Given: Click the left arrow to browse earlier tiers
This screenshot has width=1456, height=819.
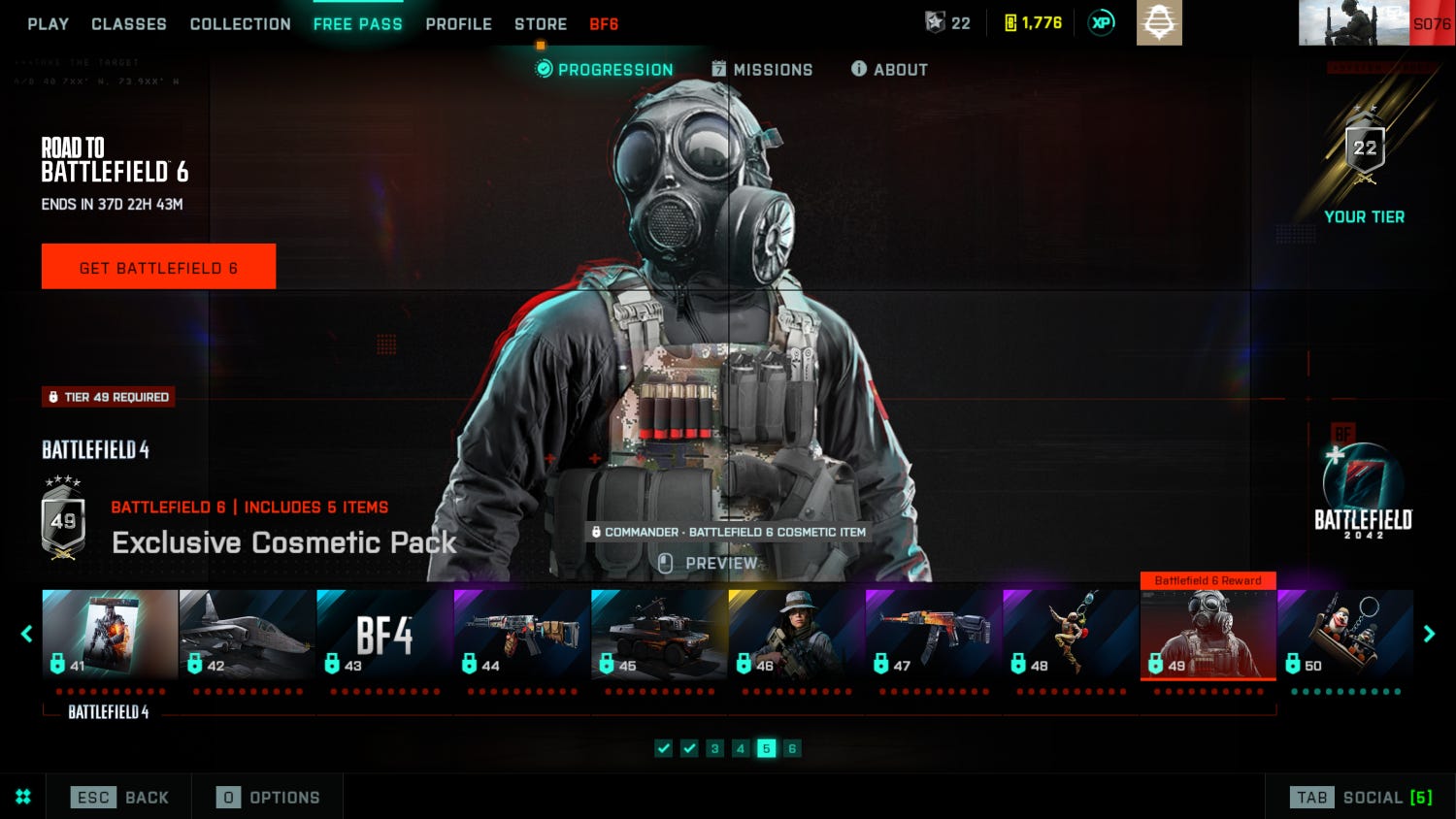Looking at the screenshot, I should [26, 634].
